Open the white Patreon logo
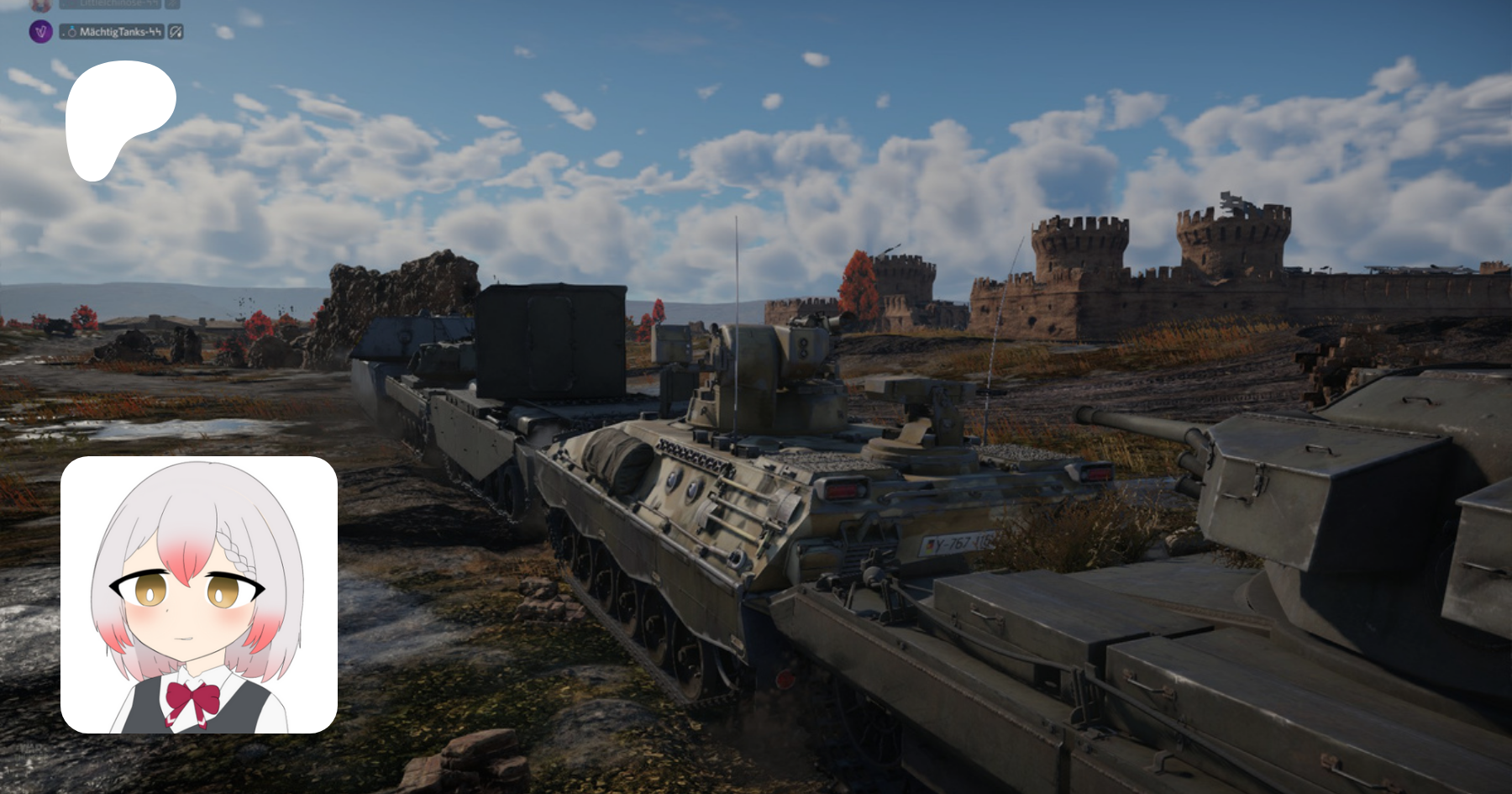The image size is (1512, 794). (120, 119)
